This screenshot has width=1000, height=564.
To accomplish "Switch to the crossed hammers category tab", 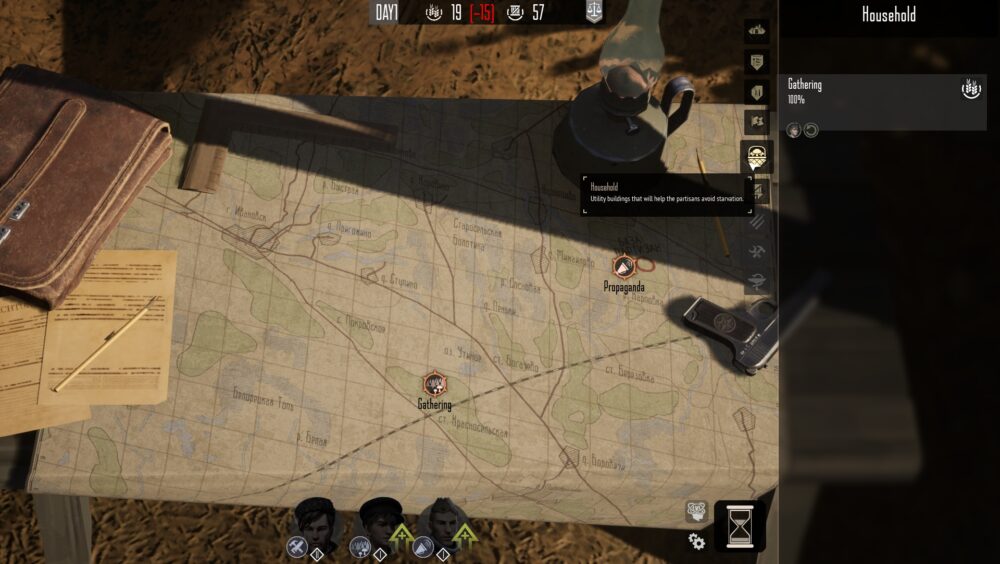I will 757,250.
